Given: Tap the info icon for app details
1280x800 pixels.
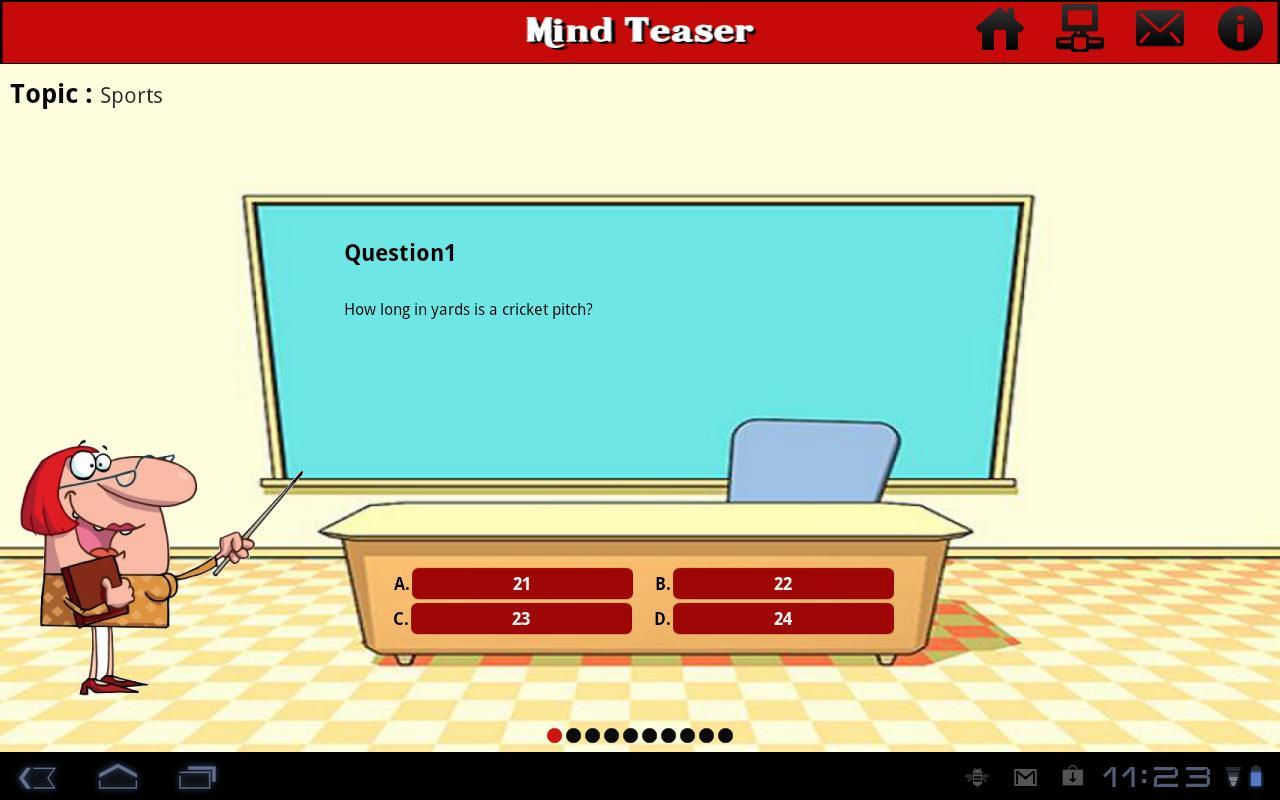Looking at the screenshot, I should (x=1238, y=30).
